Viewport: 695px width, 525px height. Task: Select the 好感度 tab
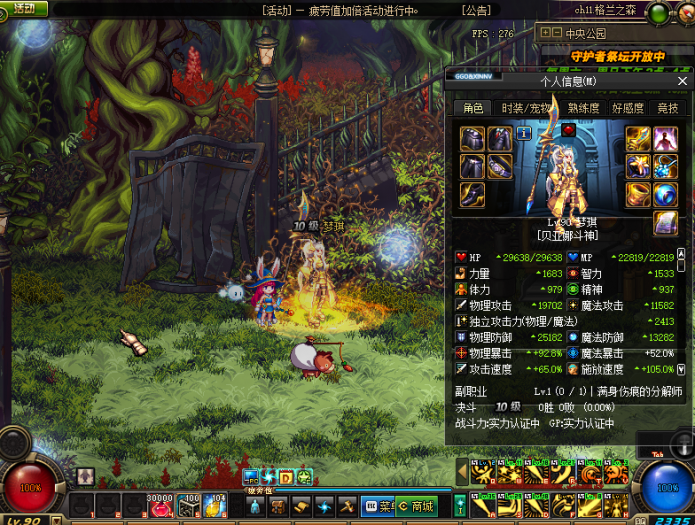(627, 108)
